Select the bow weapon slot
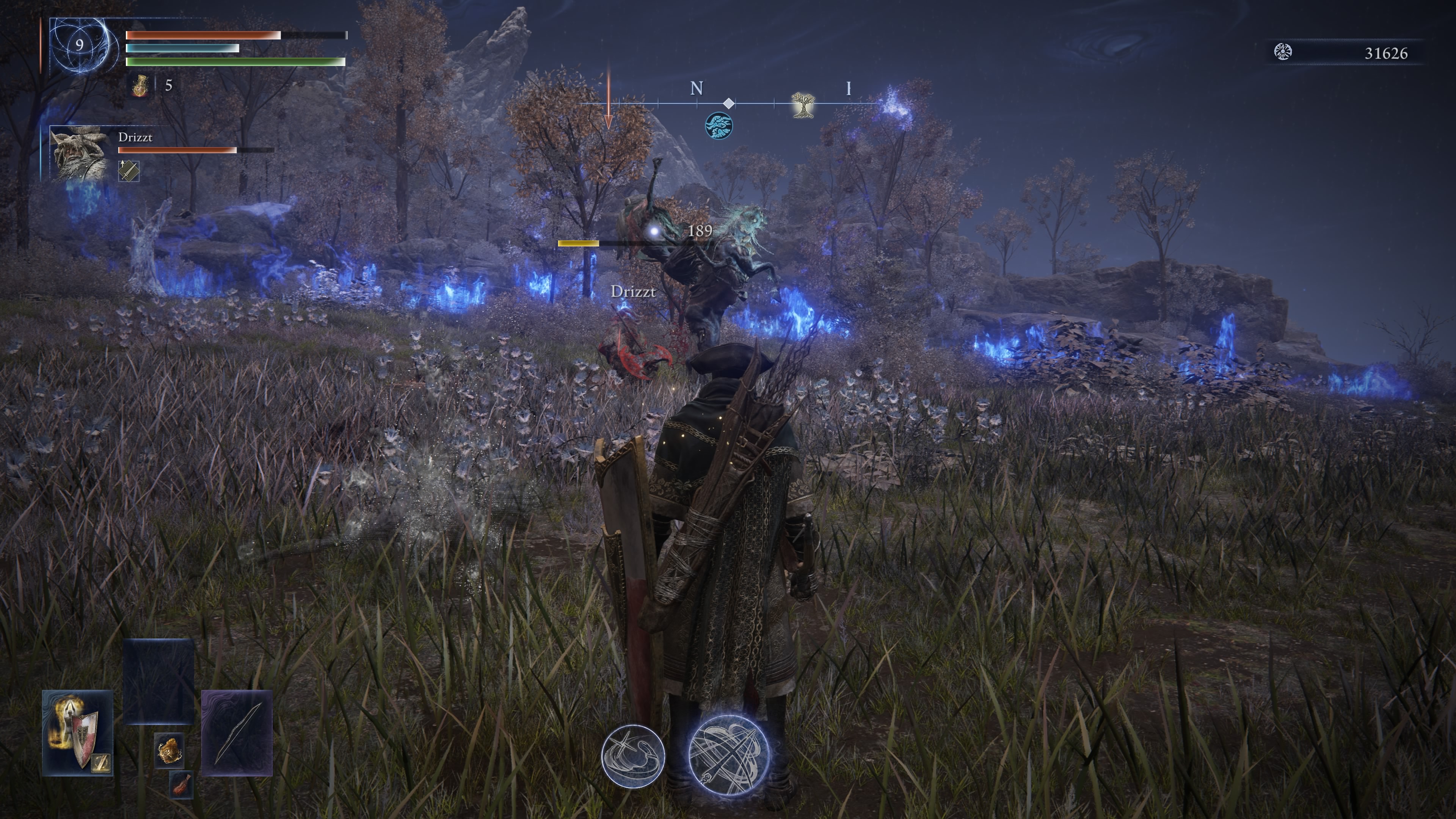Screen dimensions: 1456x819 pos(237,732)
